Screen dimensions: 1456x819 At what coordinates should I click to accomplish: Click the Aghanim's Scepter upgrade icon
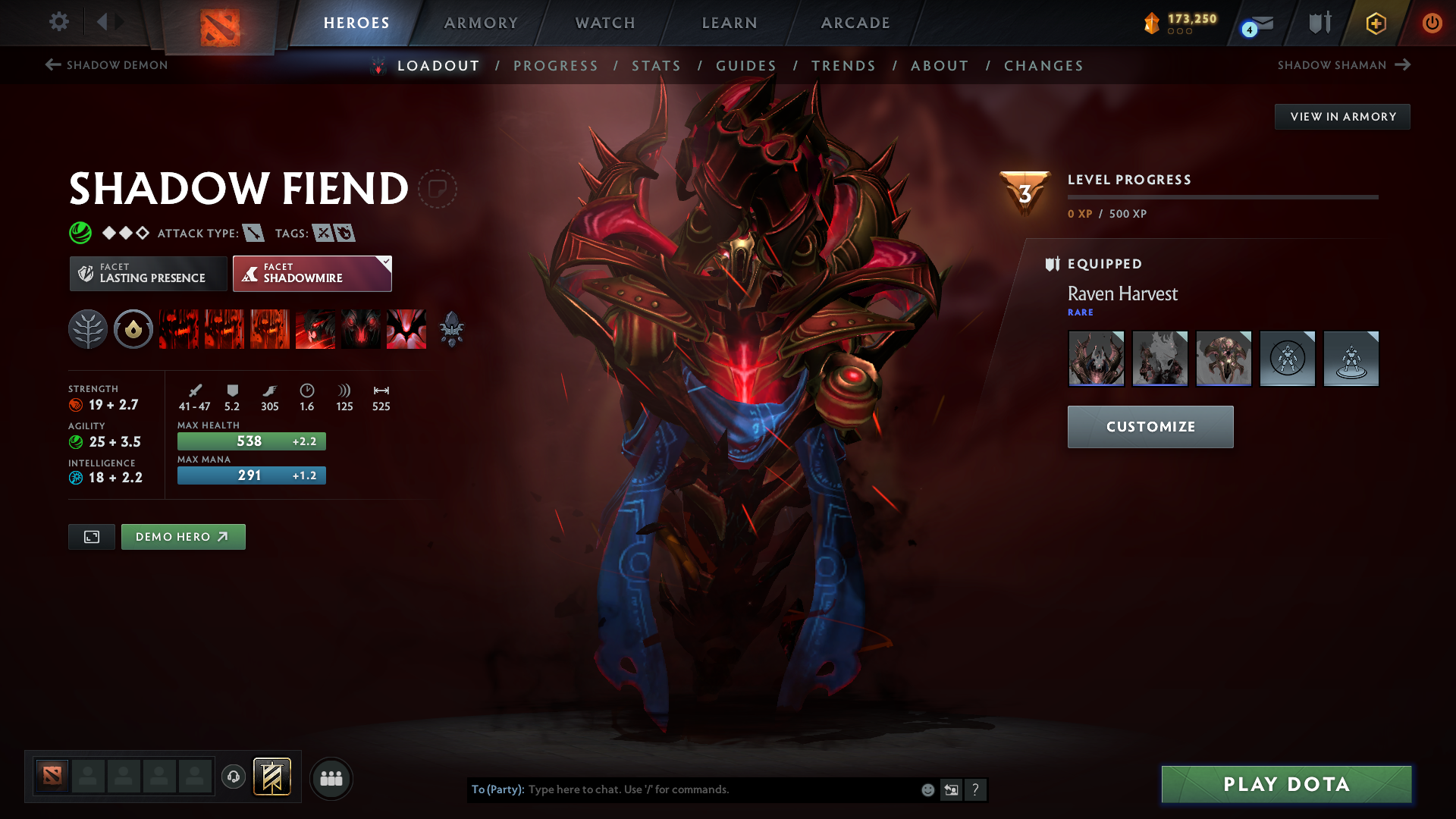[451, 329]
